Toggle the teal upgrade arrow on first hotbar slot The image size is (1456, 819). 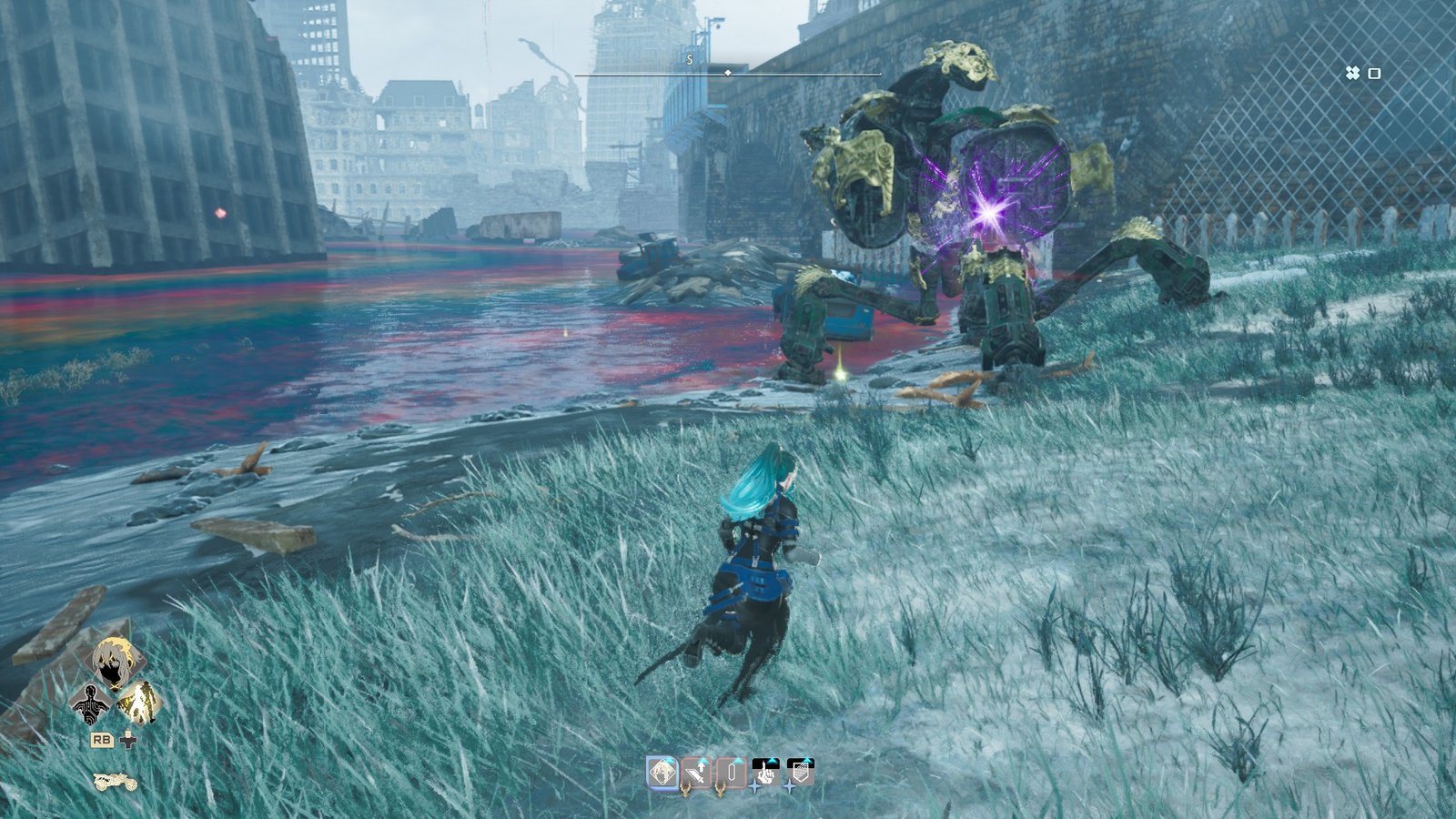[670, 761]
